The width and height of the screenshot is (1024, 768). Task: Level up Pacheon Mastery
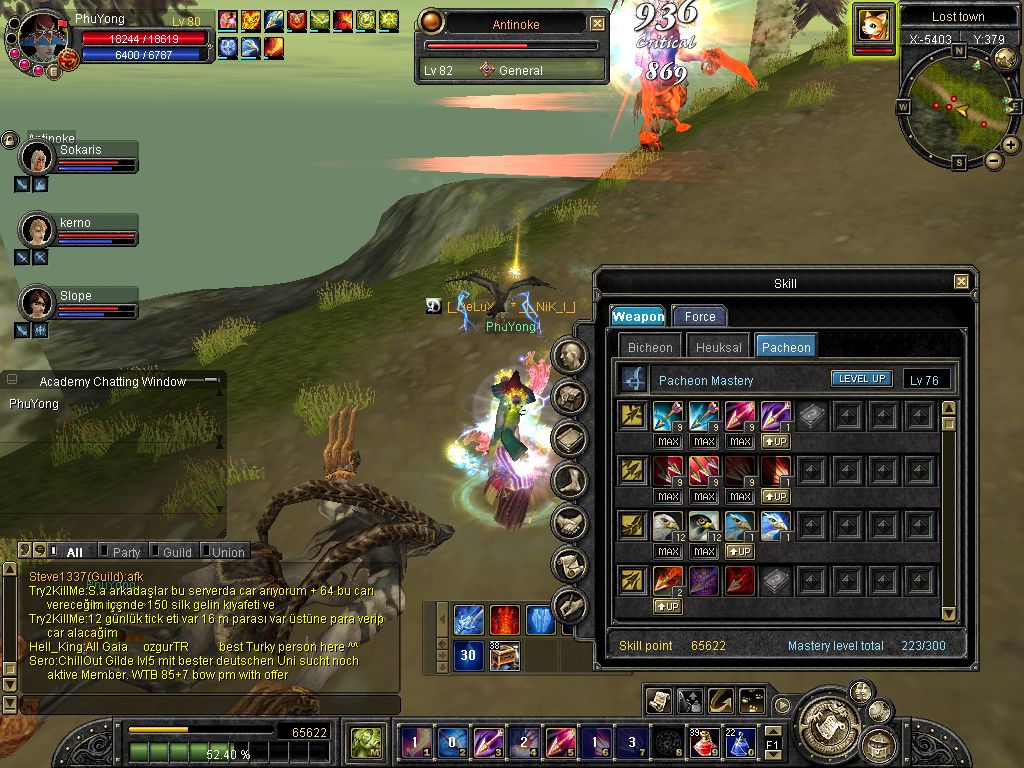pyautogui.click(x=861, y=379)
